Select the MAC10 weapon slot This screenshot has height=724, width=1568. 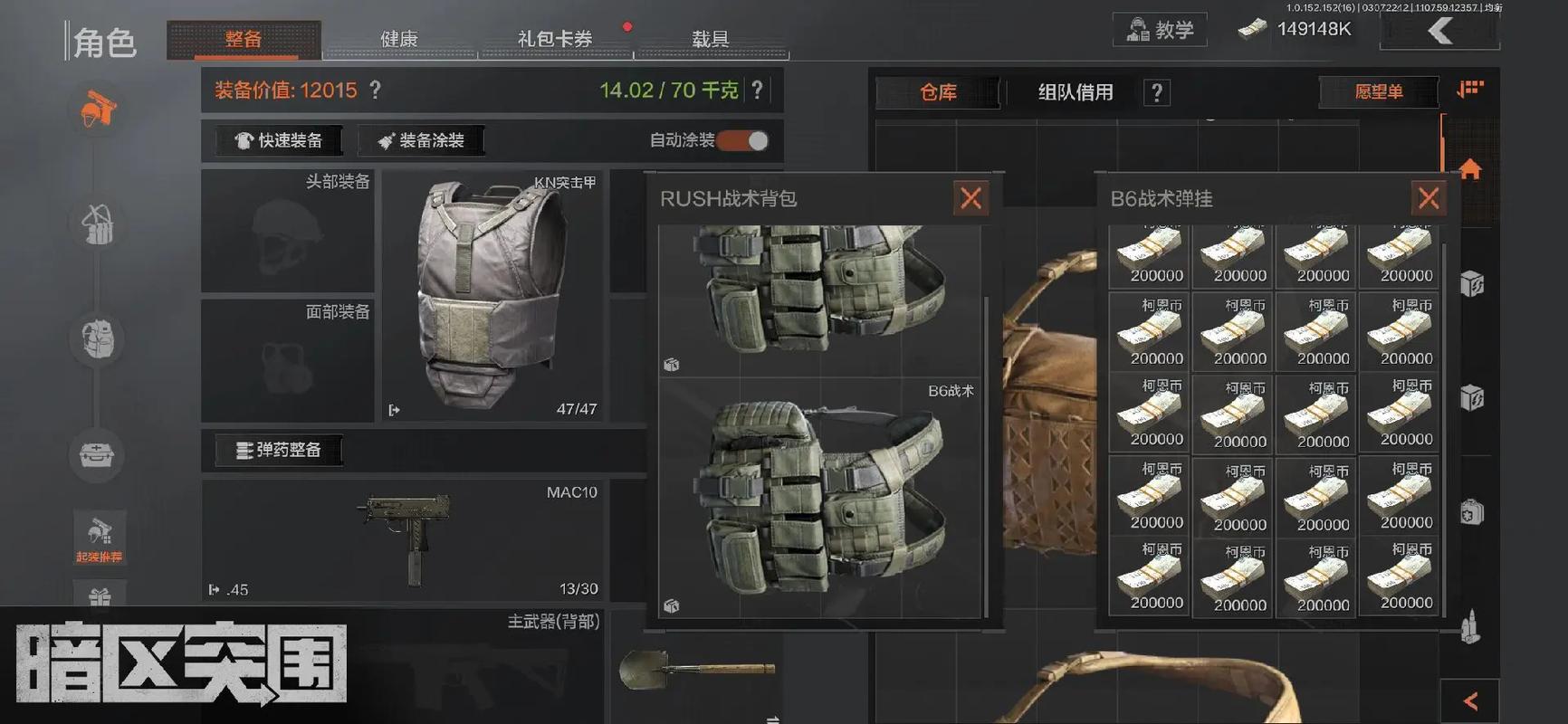[x=403, y=540]
